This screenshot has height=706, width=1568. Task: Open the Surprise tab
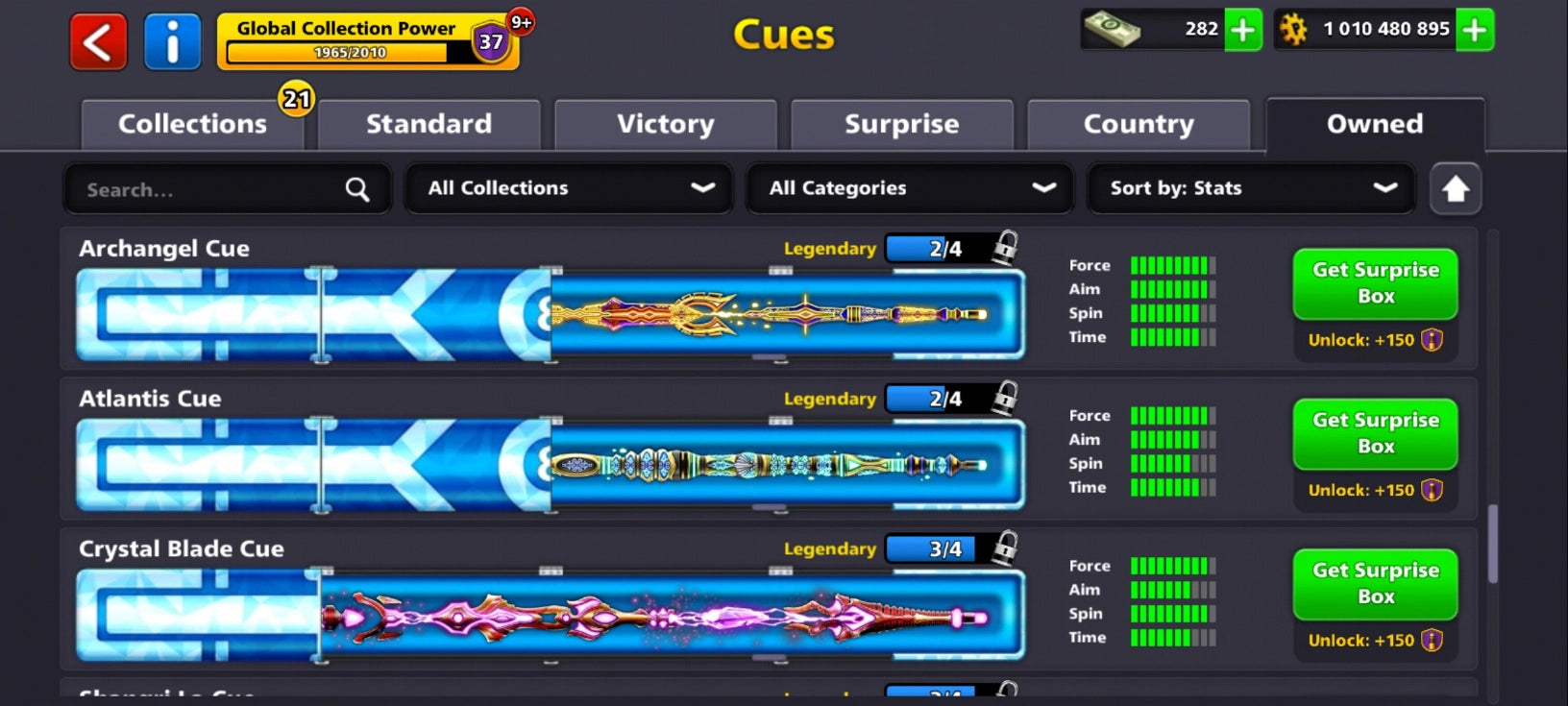tap(901, 124)
